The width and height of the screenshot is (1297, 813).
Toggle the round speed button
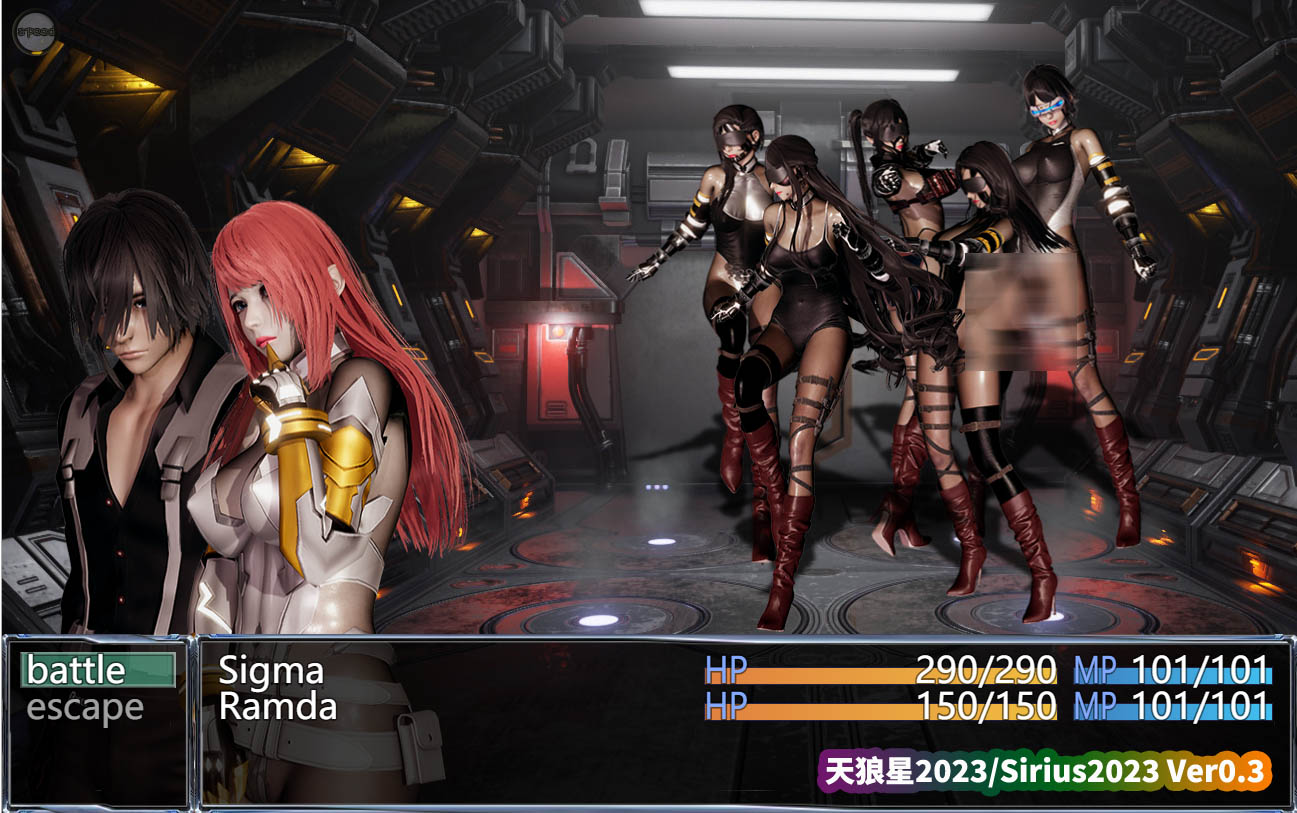pyautogui.click(x=34, y=34)
